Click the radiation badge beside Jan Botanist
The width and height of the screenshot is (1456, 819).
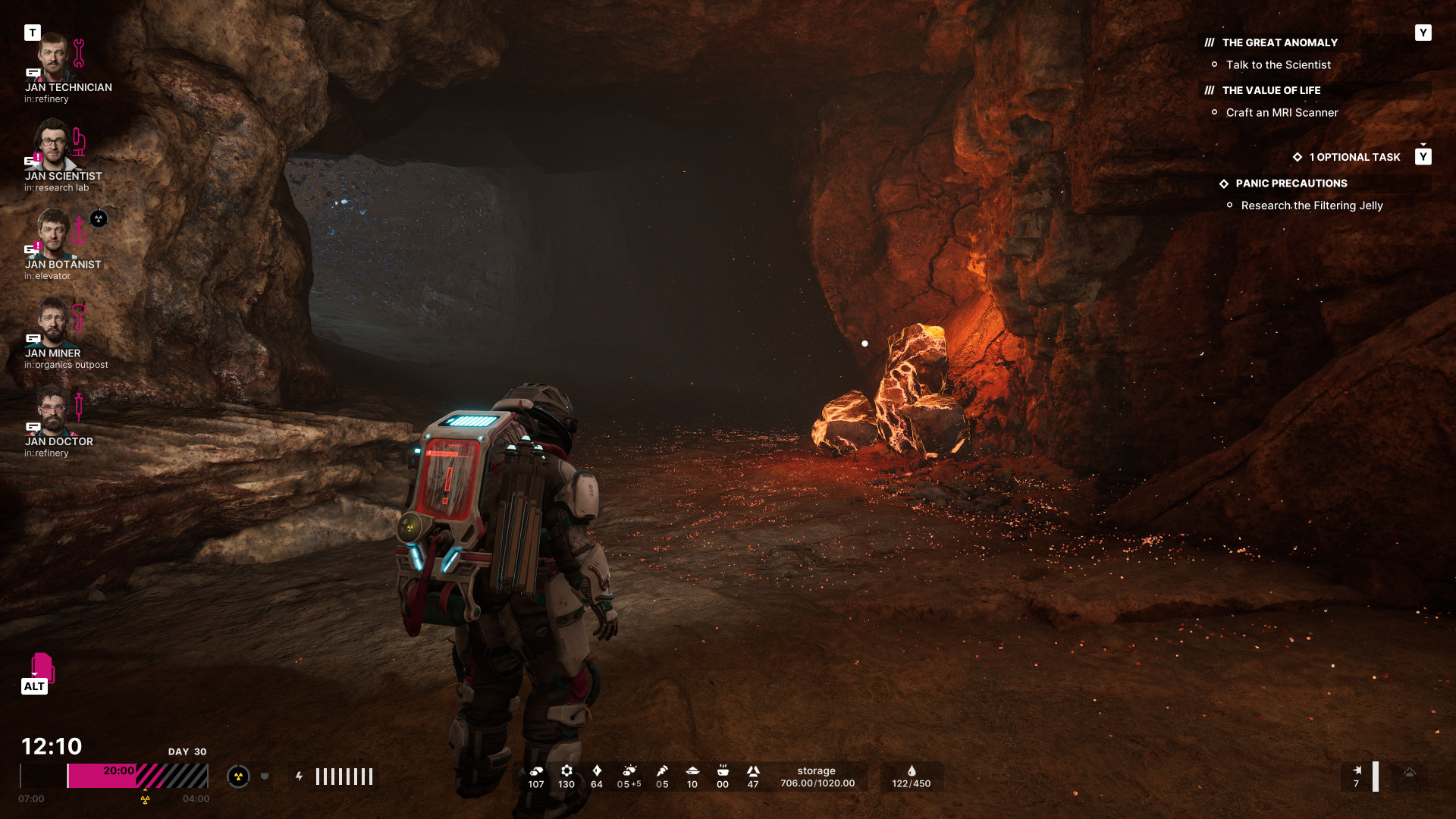tap(99, 219)
